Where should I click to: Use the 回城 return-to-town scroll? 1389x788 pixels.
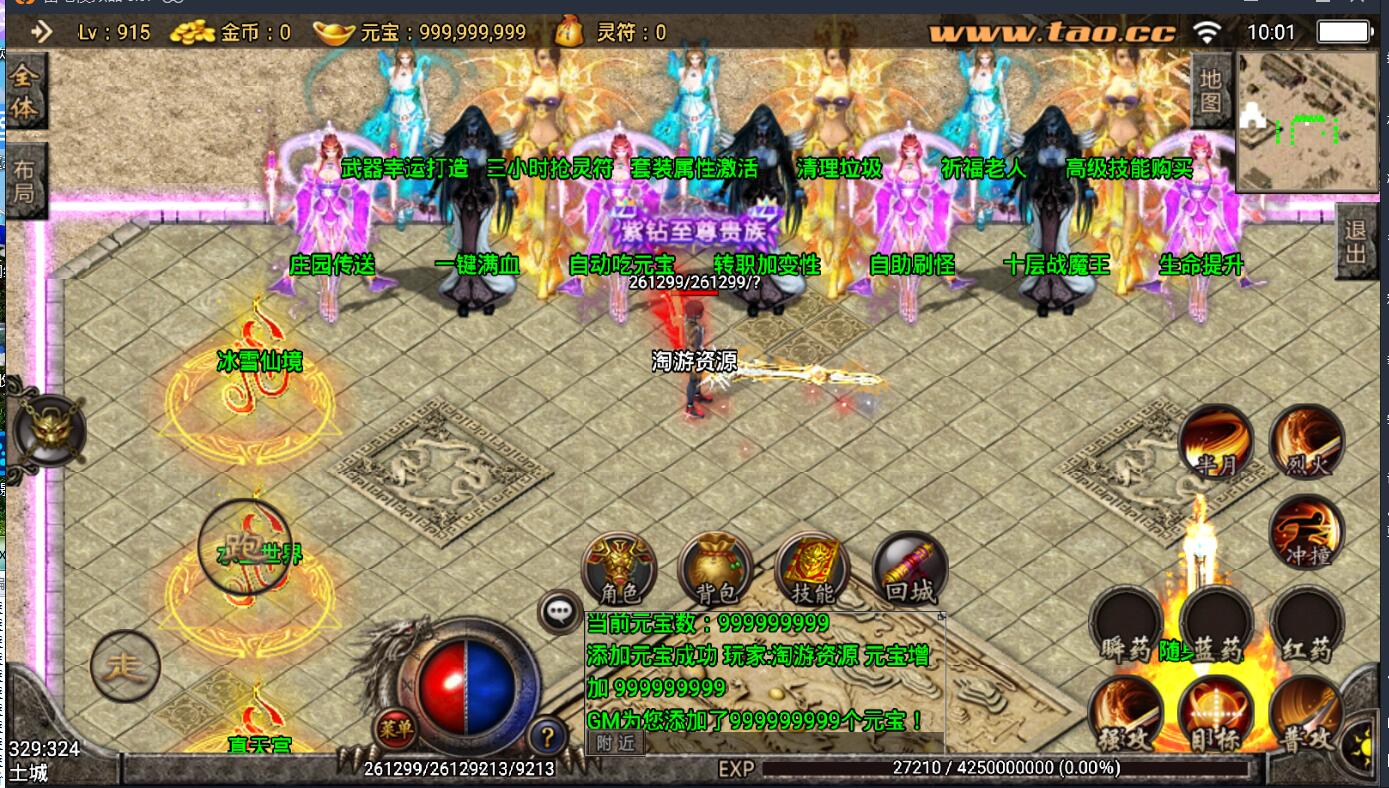click(x=909, y=568)
